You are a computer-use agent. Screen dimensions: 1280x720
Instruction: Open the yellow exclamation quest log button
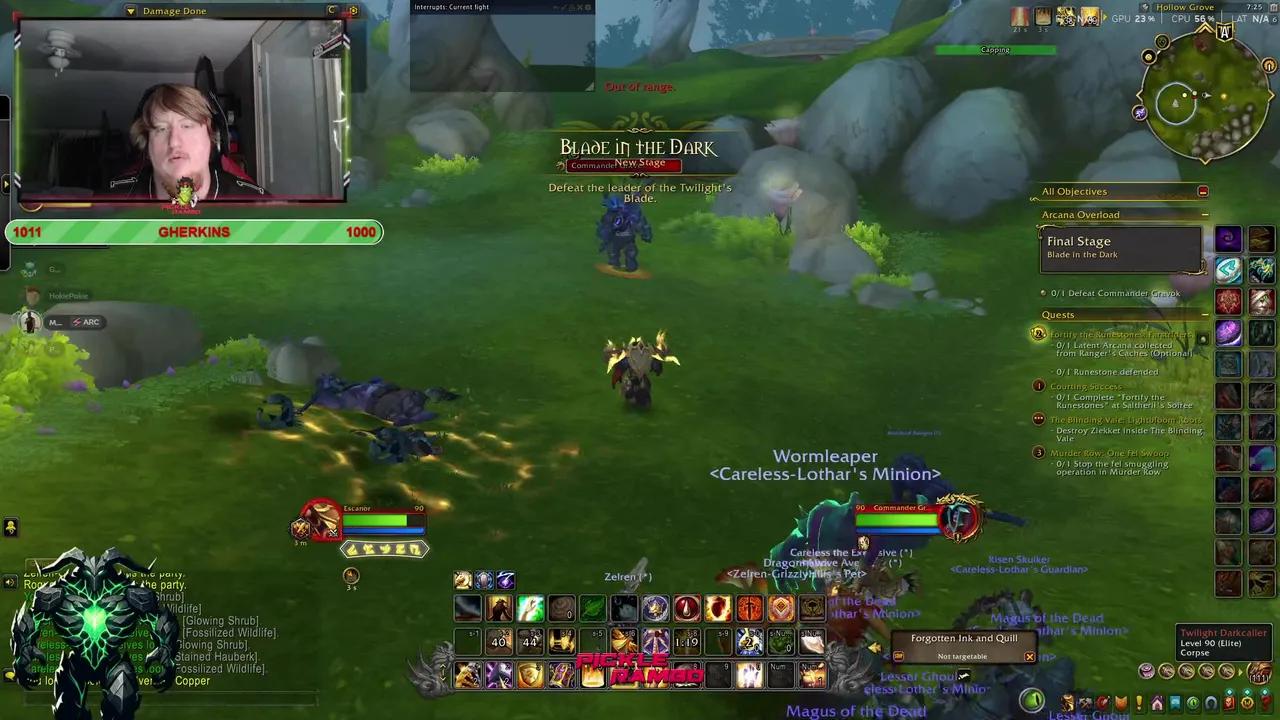pyautogui.click(x=1138, y=703)
